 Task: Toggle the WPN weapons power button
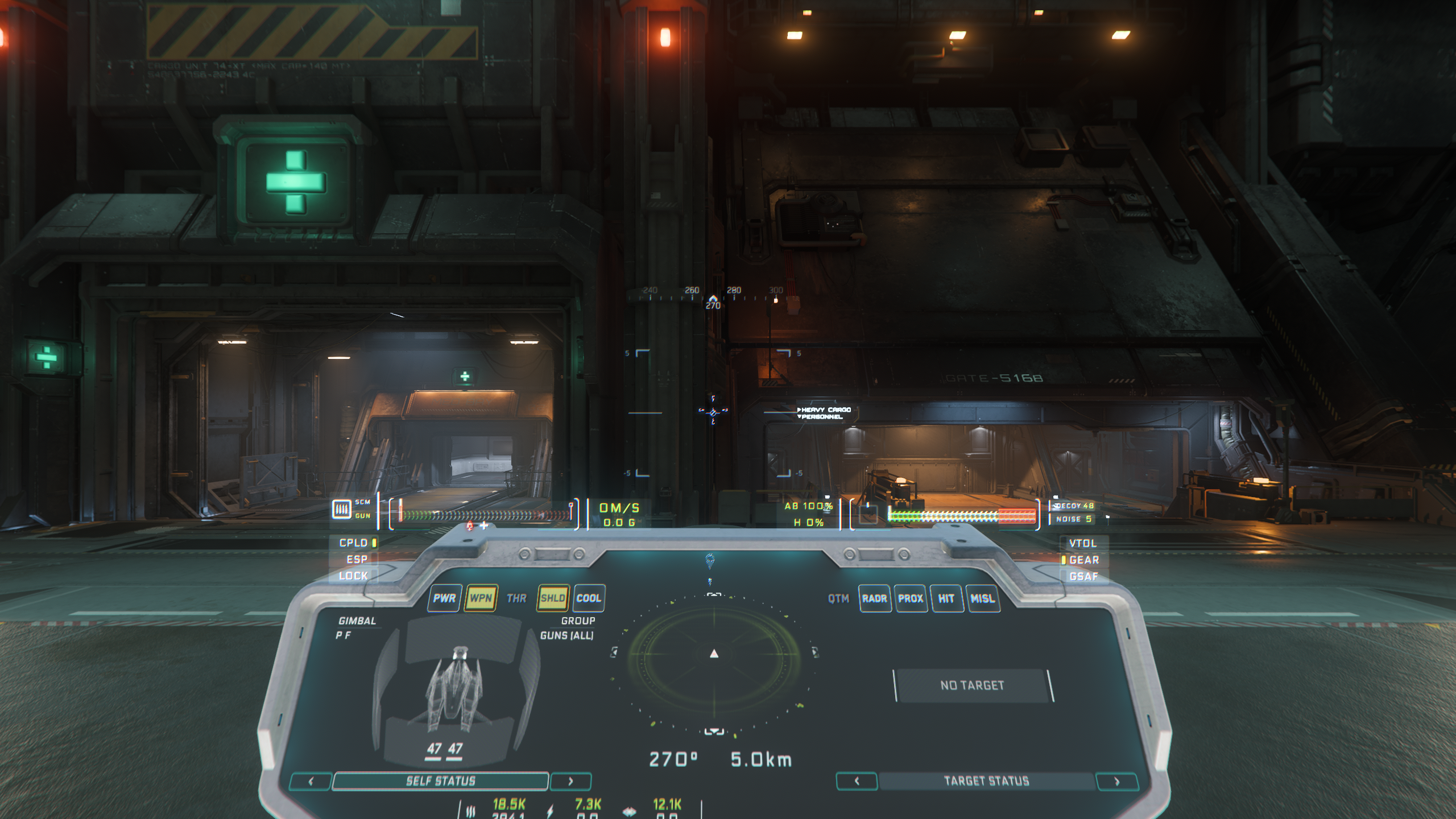point(481,598)
